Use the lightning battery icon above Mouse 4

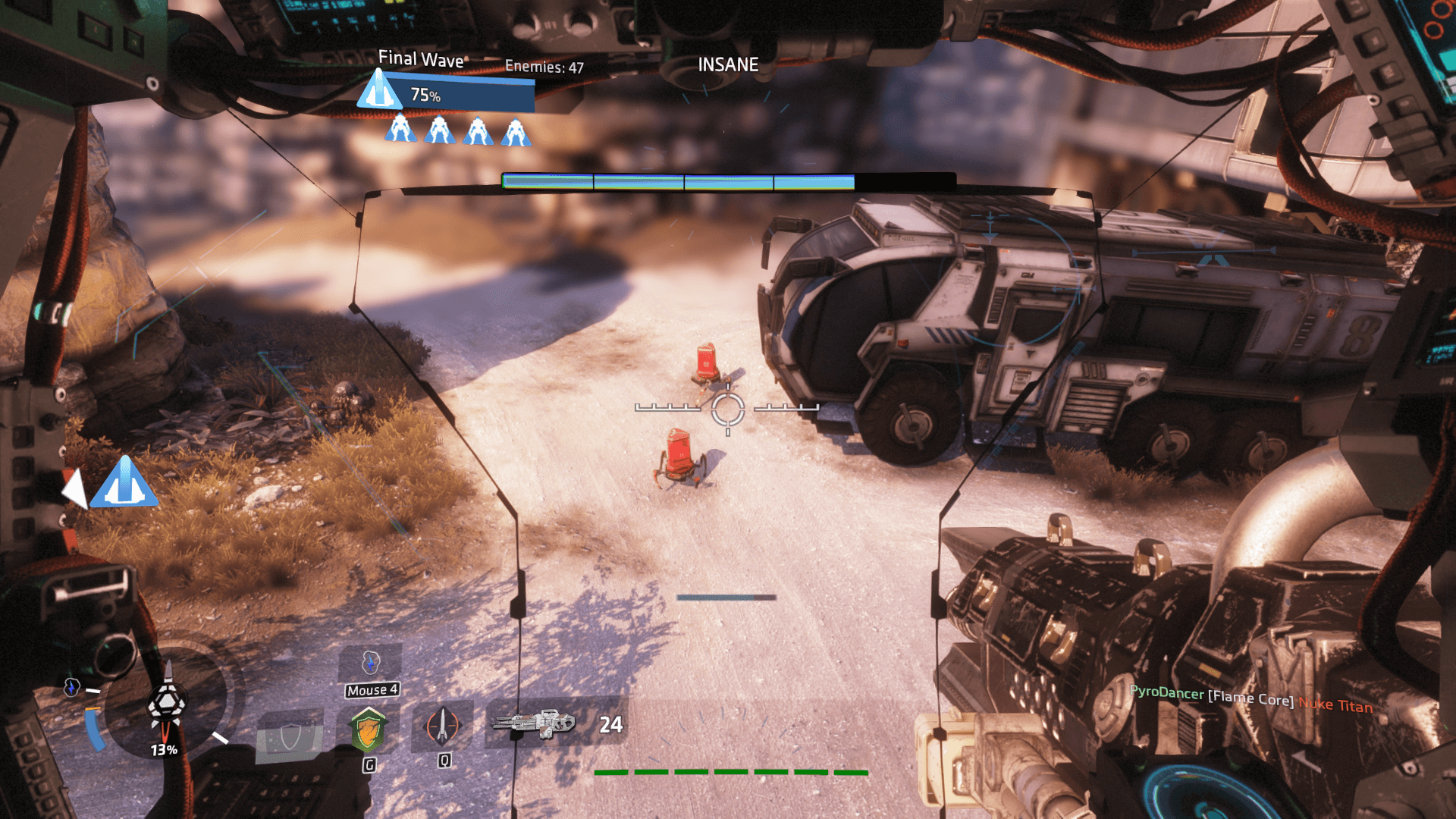click(x=370, y=663)
